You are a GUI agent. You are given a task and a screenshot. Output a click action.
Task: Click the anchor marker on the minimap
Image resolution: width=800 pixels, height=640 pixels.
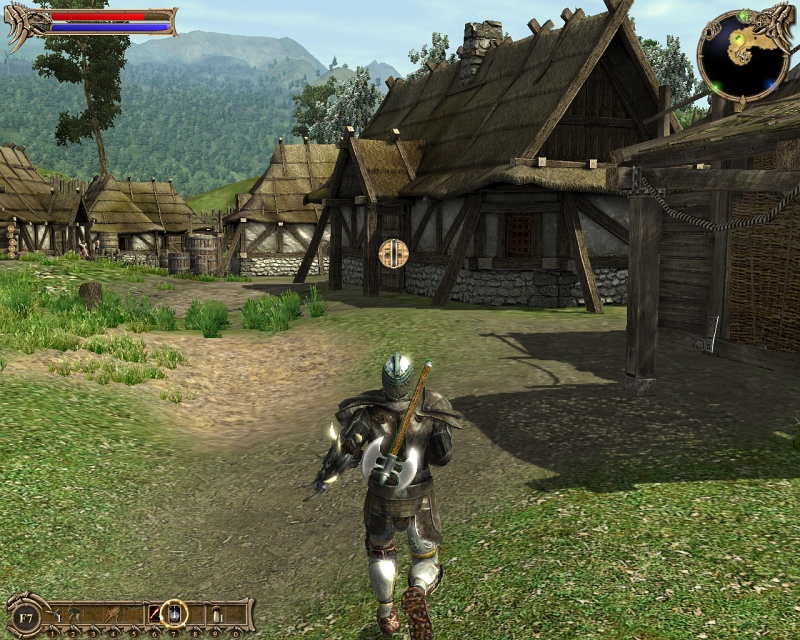click(743, 56)
